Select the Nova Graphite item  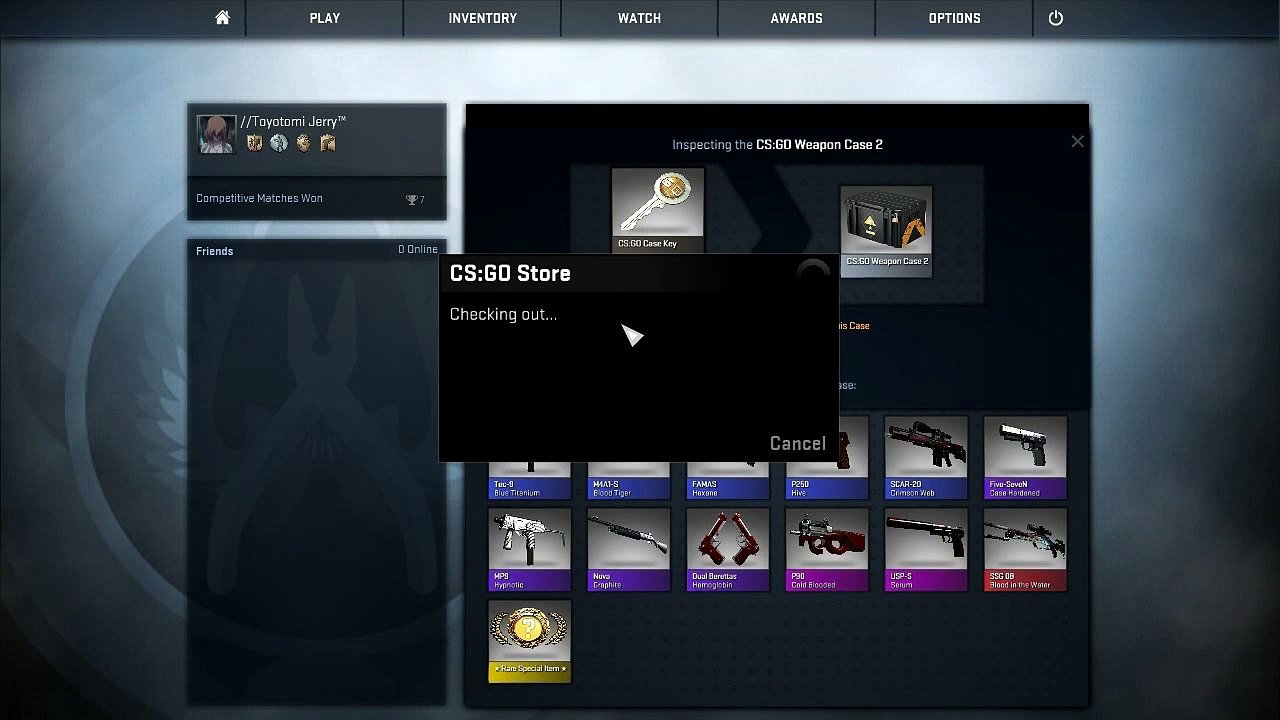point(628,549)
